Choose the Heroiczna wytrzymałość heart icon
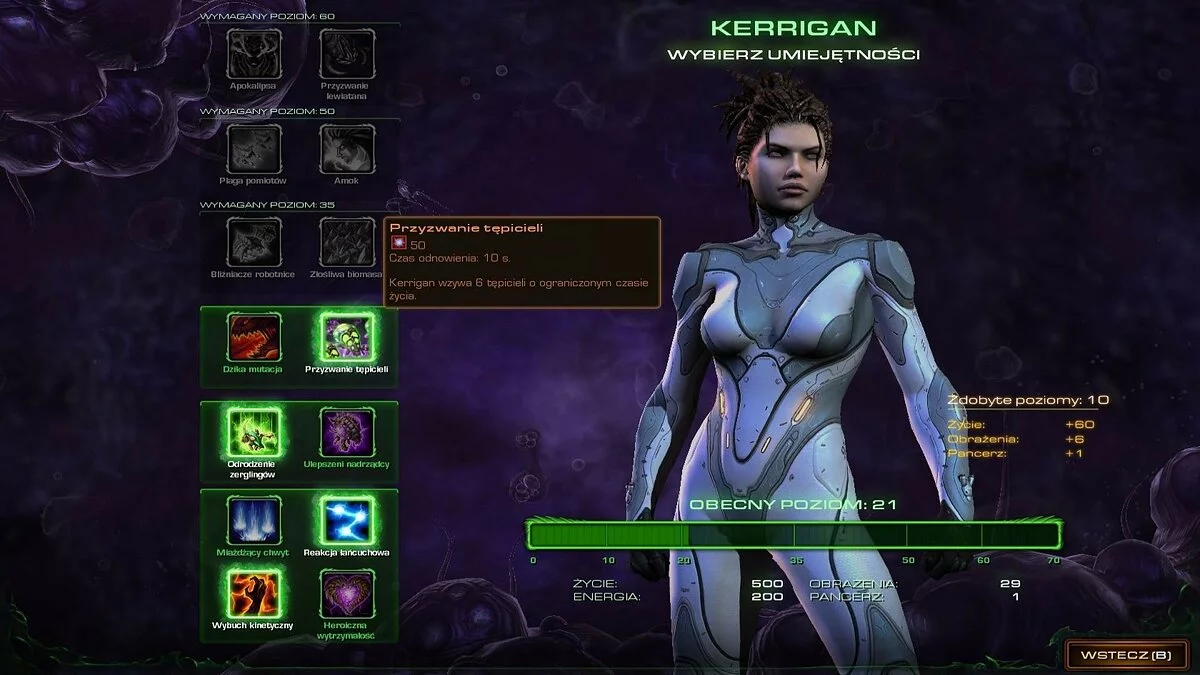The height and width of the screenshot is (675, 1200). [346, 592]
